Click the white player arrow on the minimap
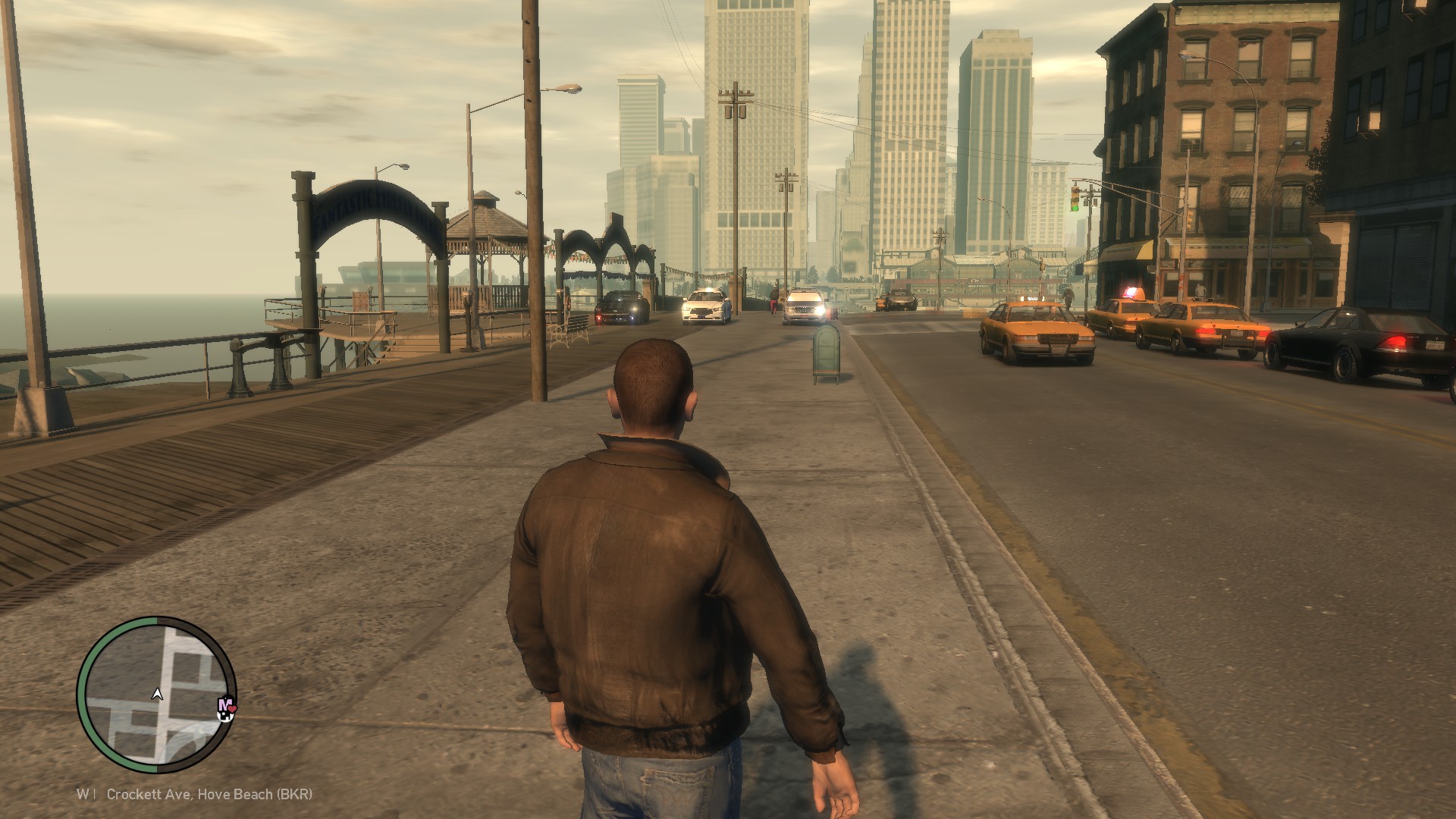Screen dimensions: 1456x819 (158, 693)
